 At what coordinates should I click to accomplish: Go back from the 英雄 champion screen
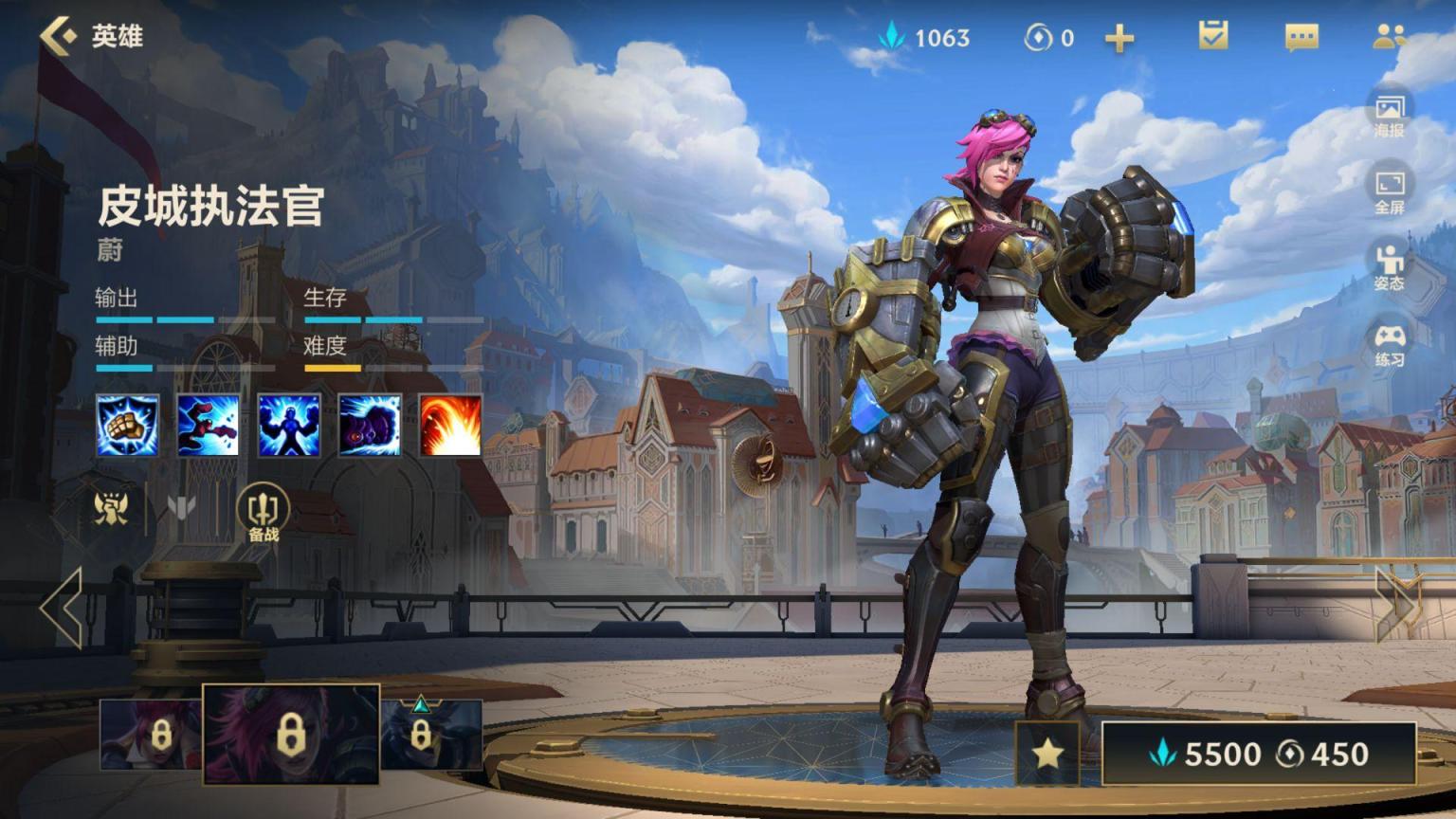59,36
